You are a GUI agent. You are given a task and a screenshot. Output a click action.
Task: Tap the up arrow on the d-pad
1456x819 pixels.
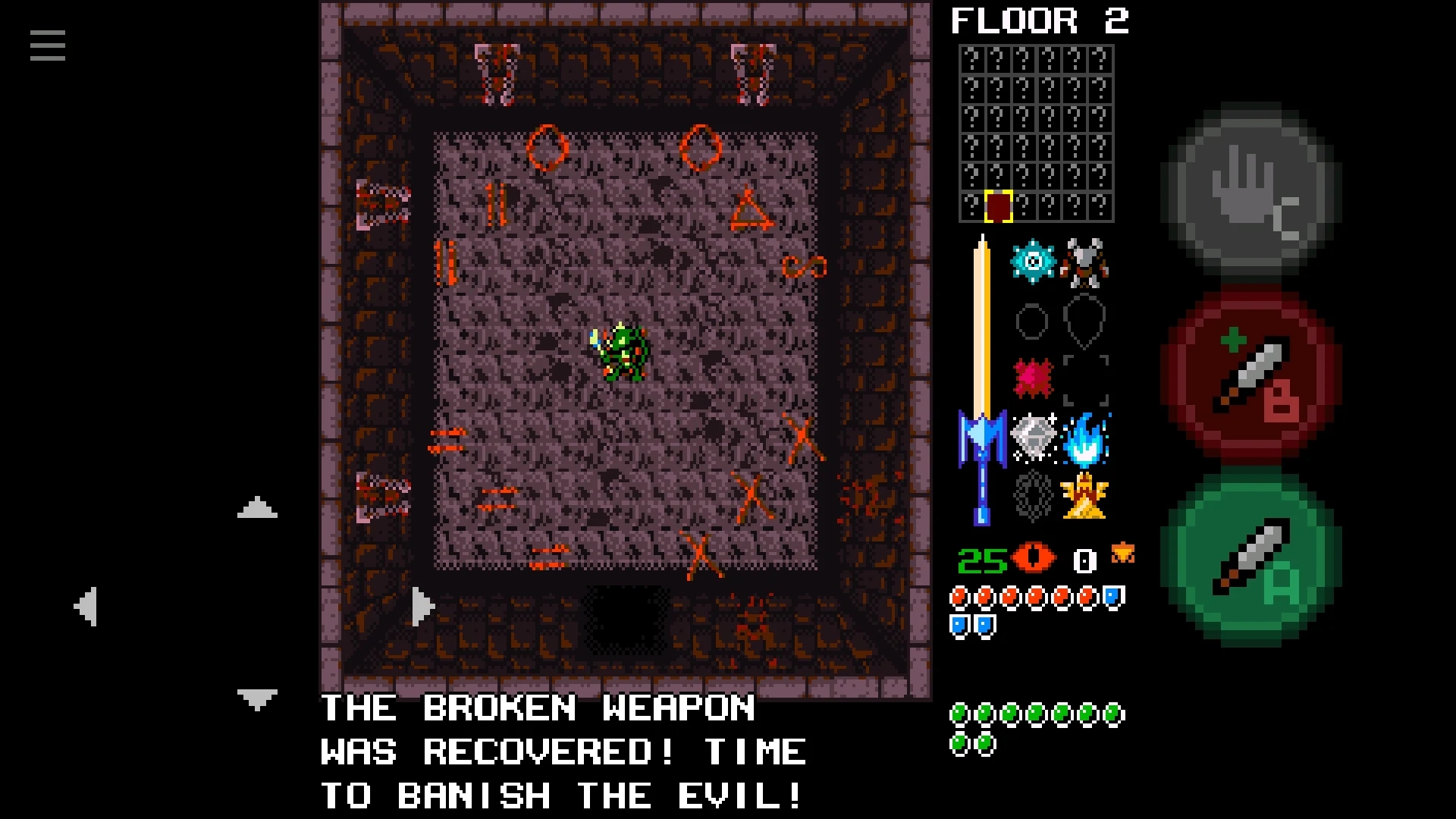coord(257,508)
